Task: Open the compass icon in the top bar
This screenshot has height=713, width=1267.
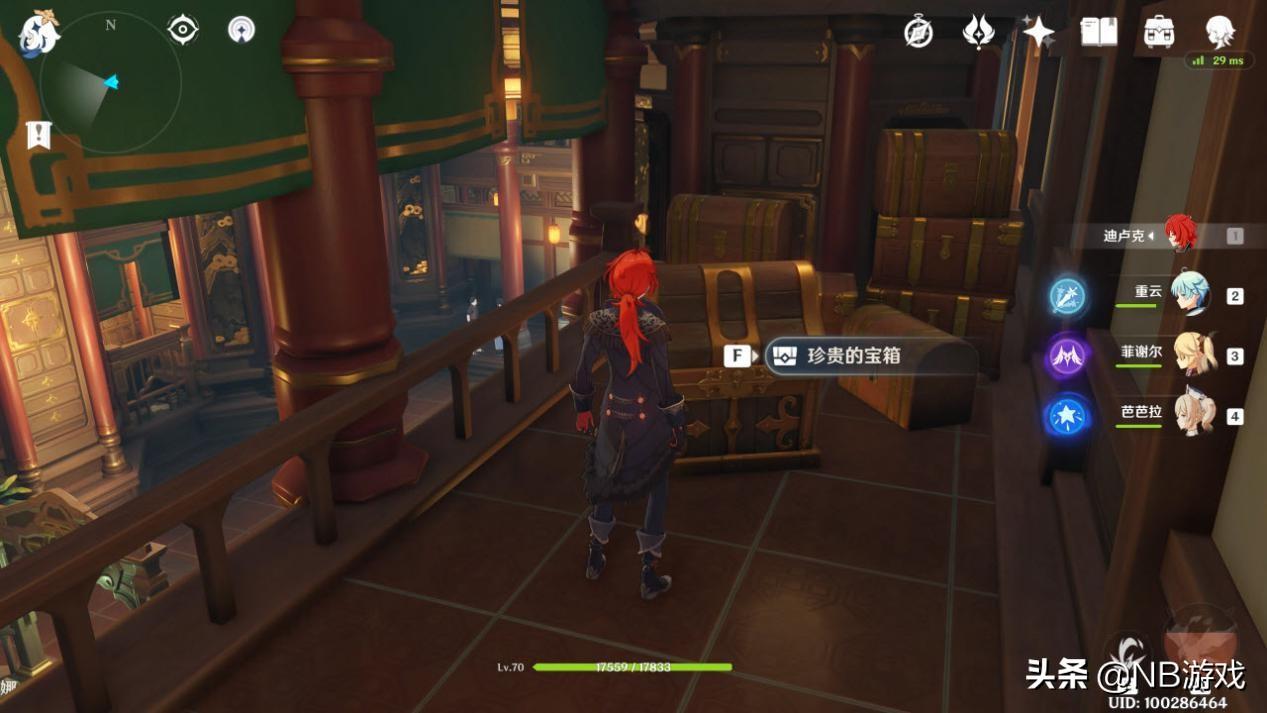Action: click(x=918, y=32)
